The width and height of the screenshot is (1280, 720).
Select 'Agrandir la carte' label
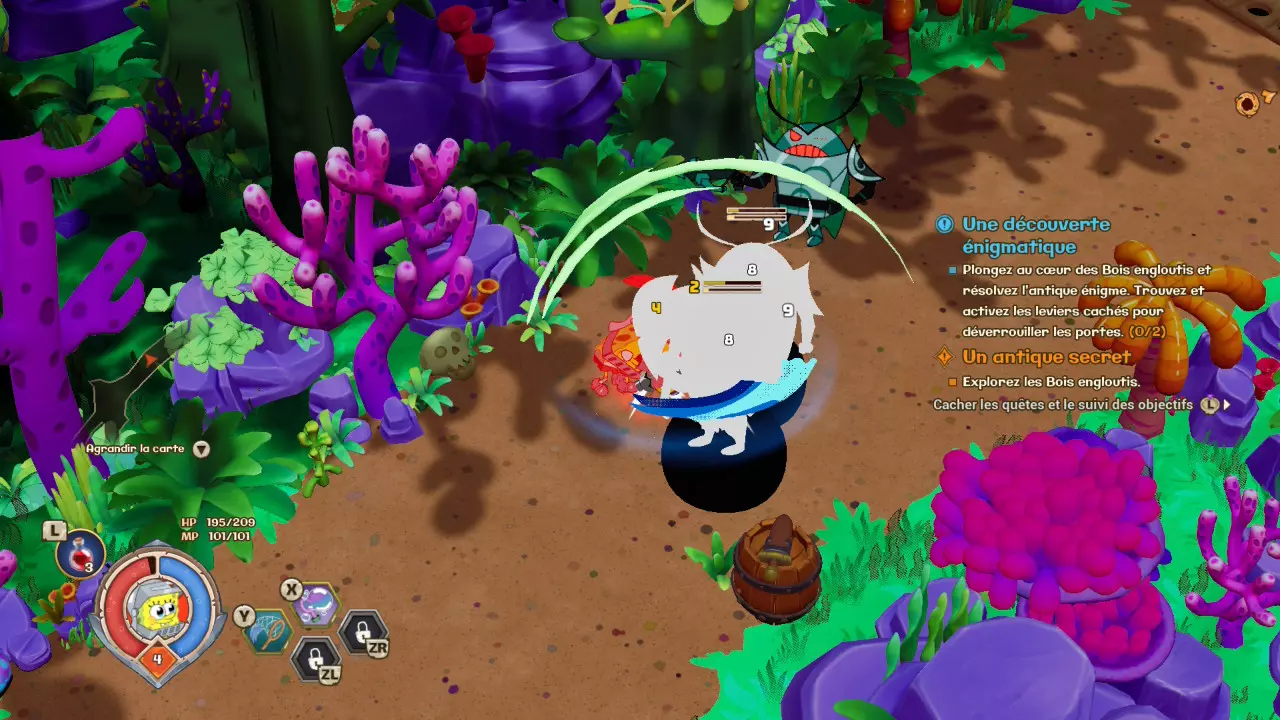(x=135, y=449)
